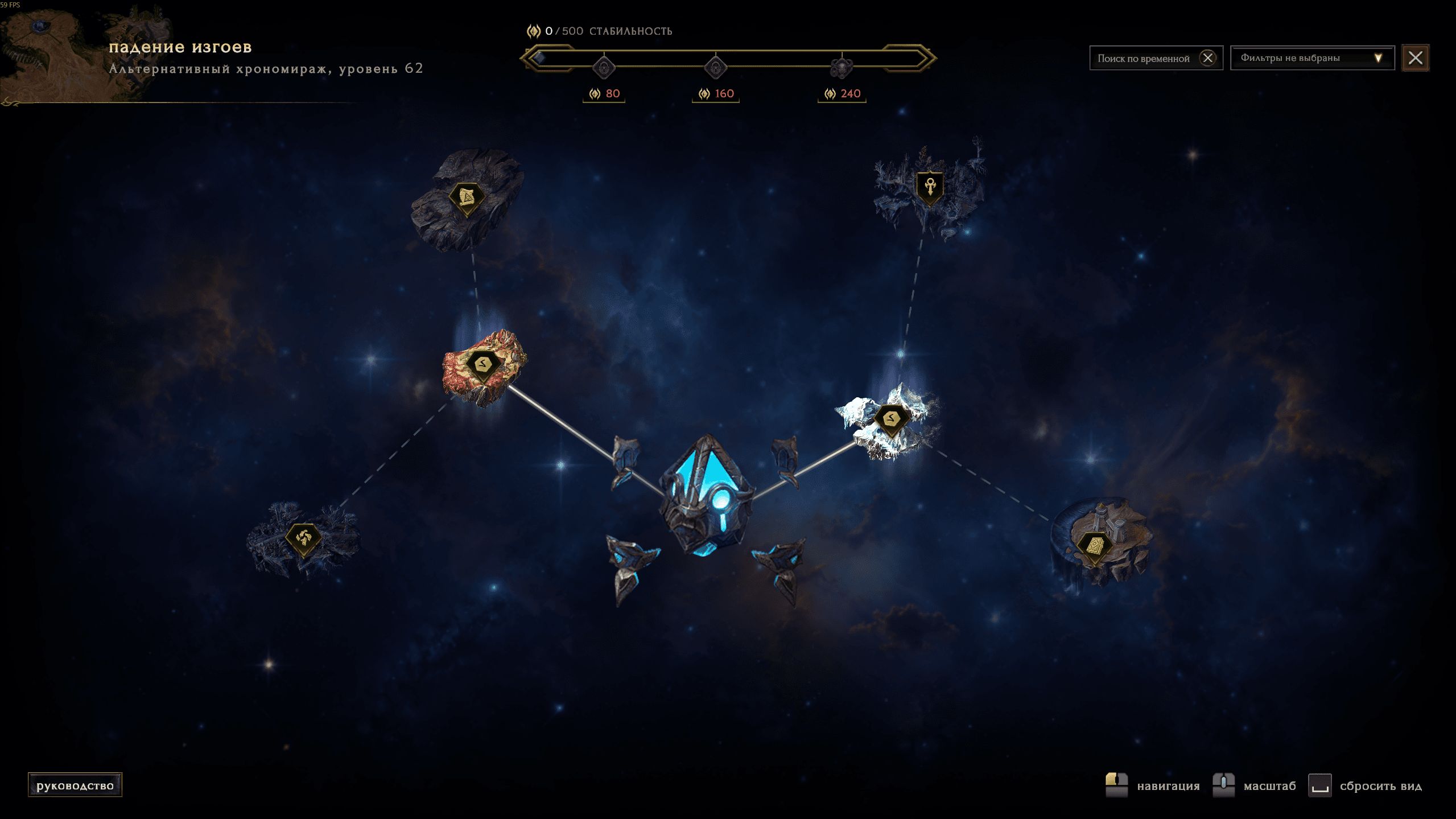Focus the timeline search field
The height and width of the screenshot is (819, 1456).
tap(1143, 58)
